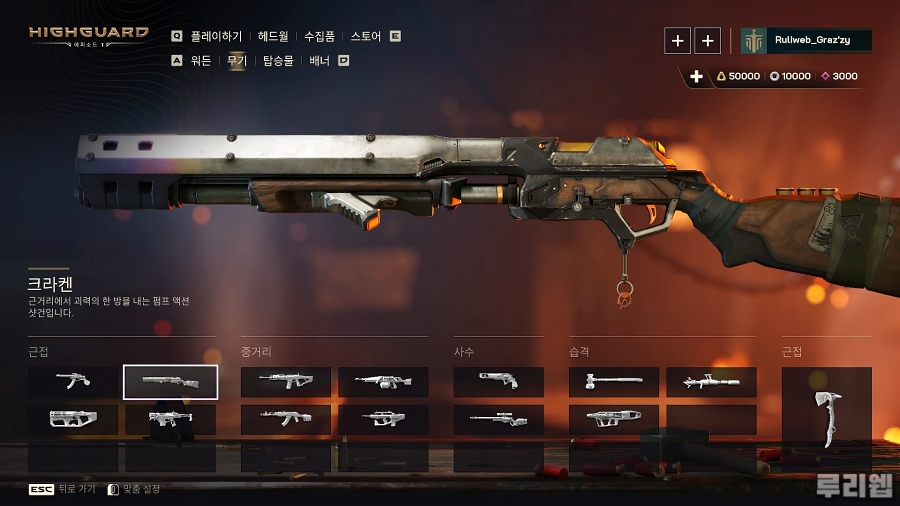900x506 pixels.
Task: Pick the sledgehammer in the 습격 category
Action: point(614,382)
